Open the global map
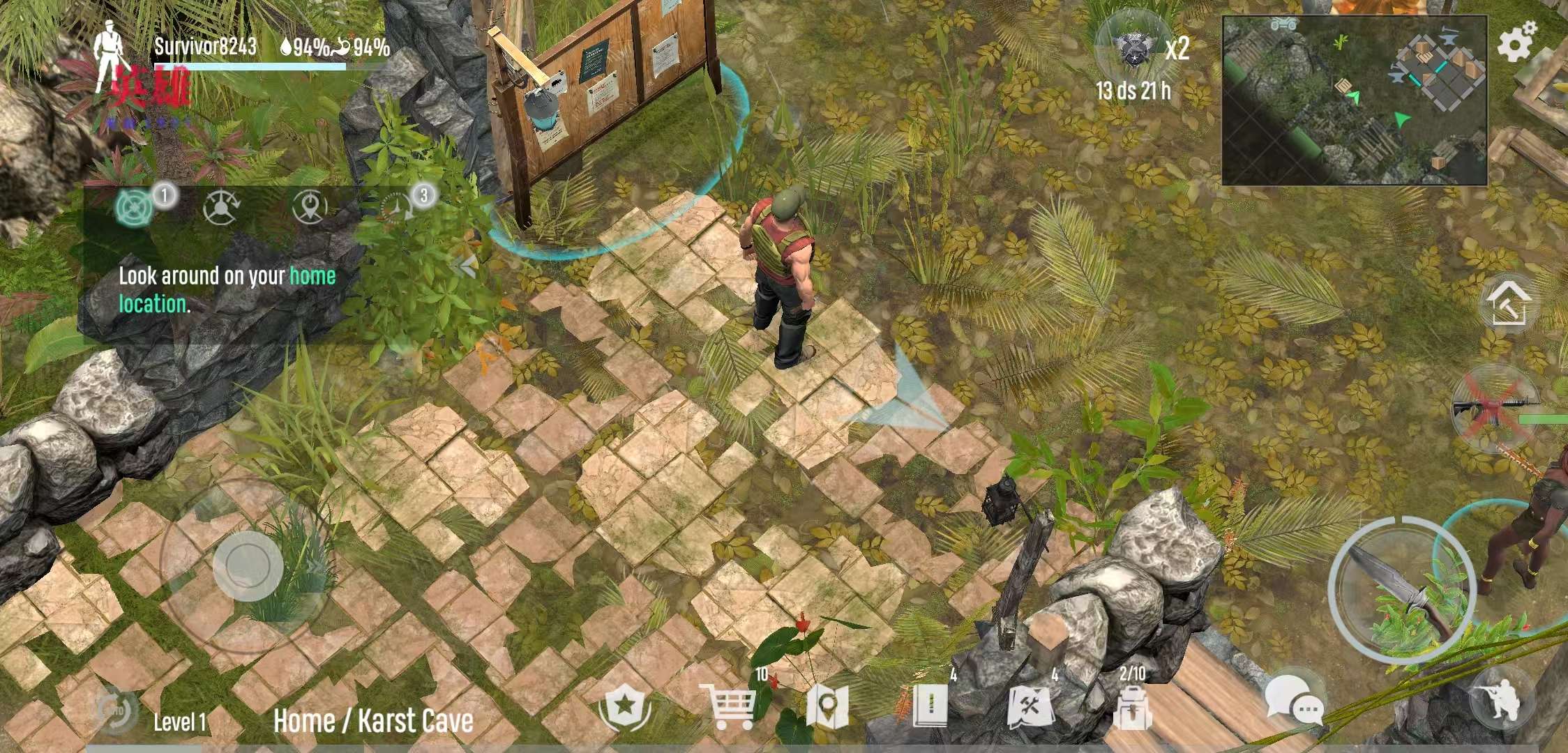 [827, 707]
